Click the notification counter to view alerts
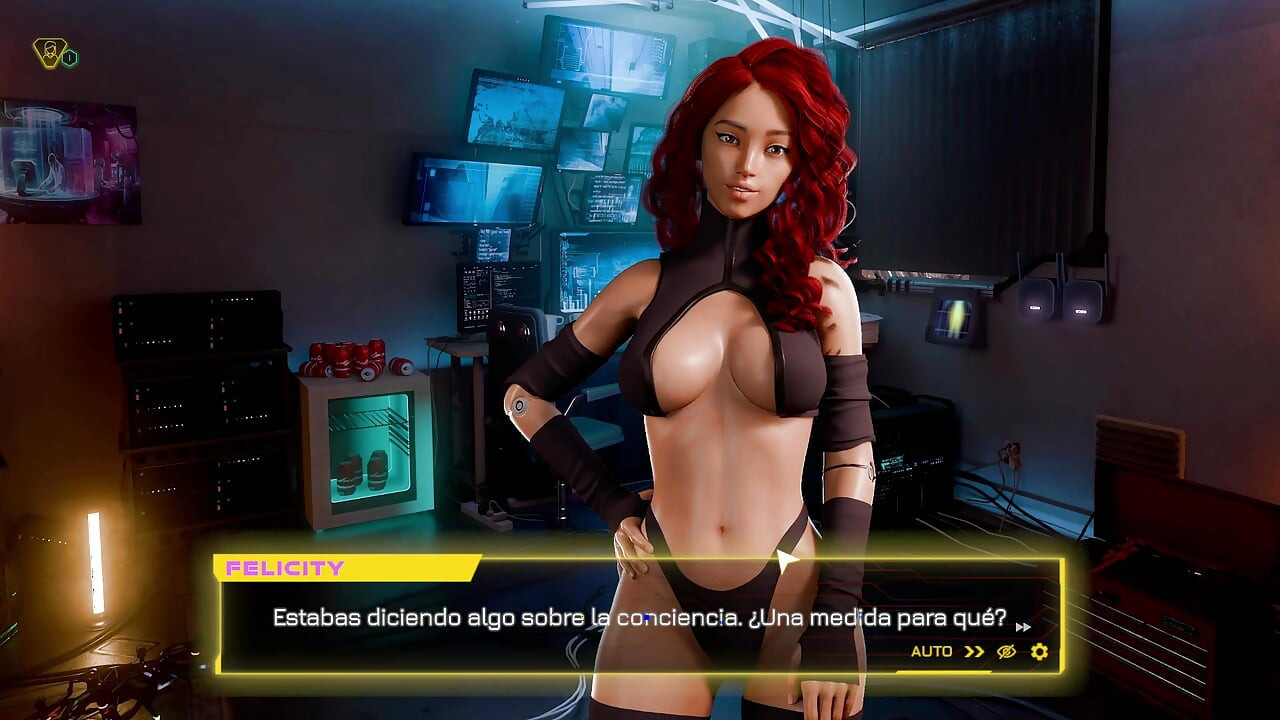 69,57
